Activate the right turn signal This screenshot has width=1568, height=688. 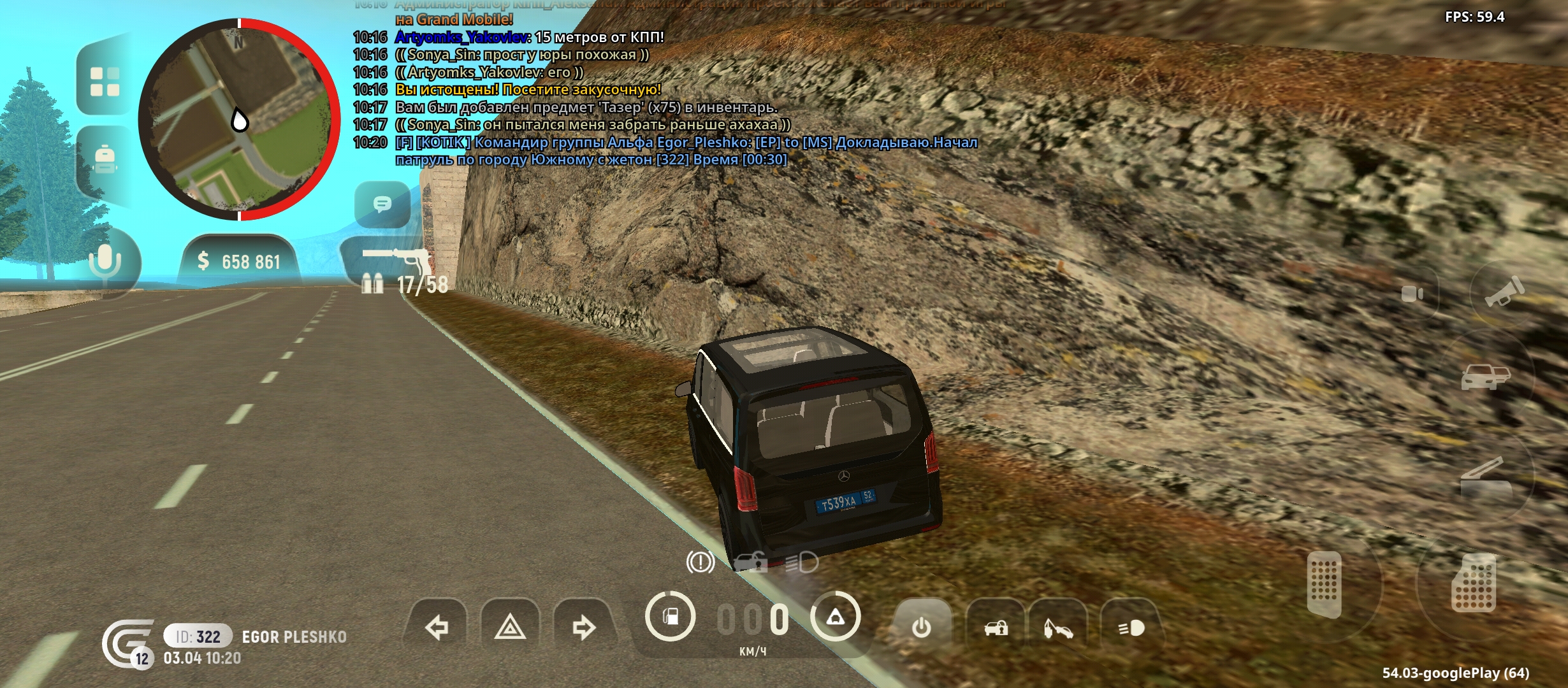pos(583,628)
